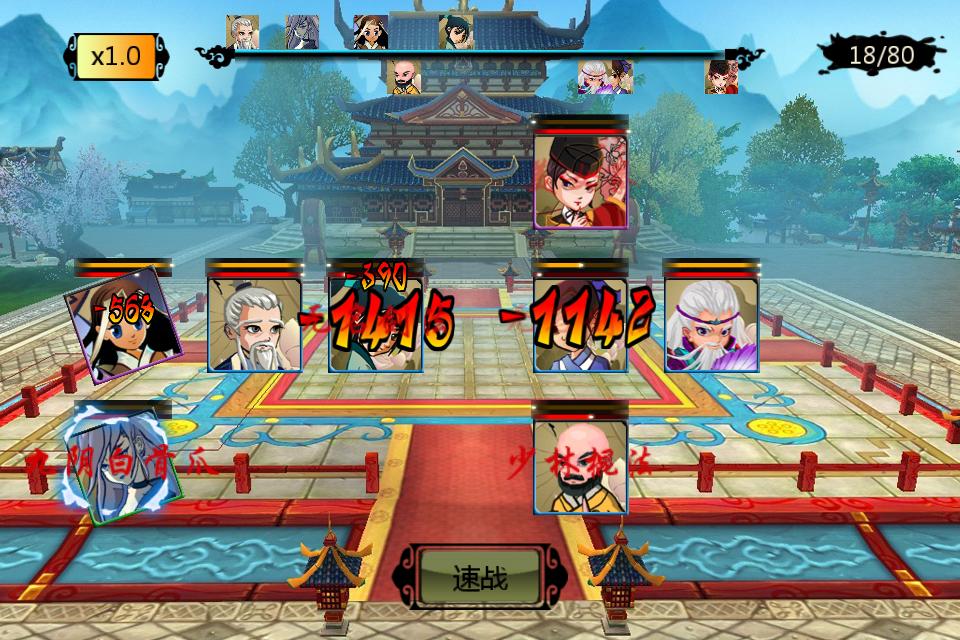Click the brown-haired woman turn-order portrait
The image size is (960, 640).
370,32
